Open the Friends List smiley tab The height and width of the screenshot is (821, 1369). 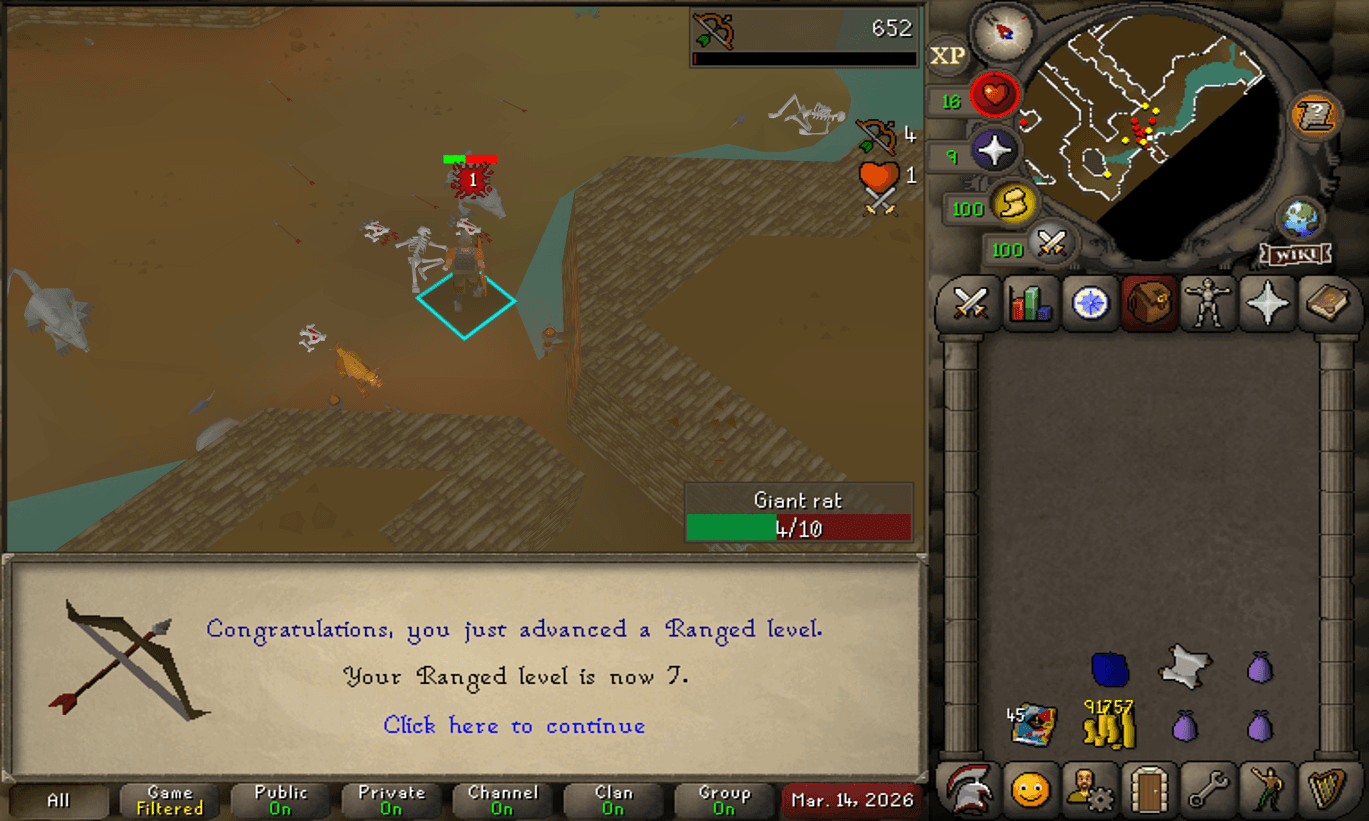[x=1030, y=790]
